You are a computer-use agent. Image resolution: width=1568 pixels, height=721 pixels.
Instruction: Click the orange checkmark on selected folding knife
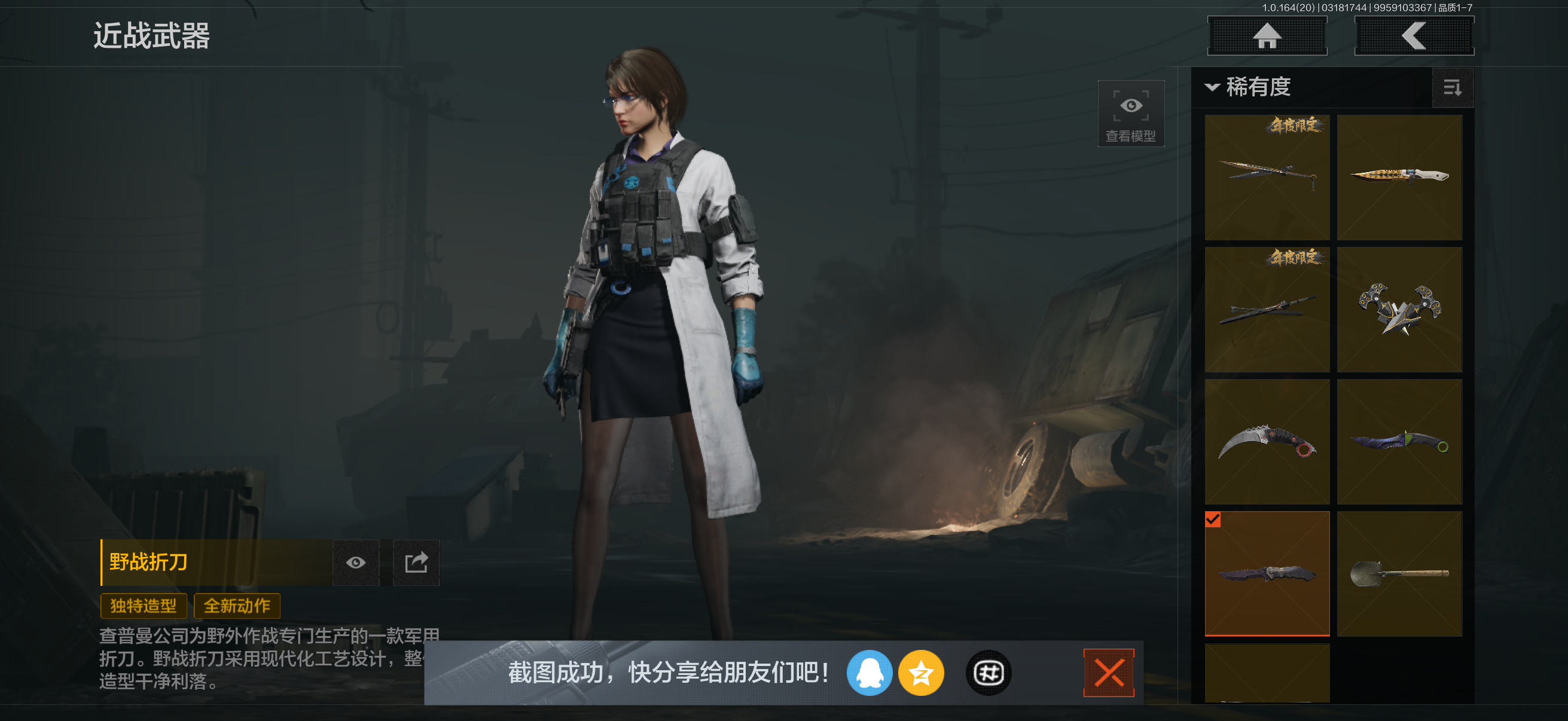click(1213, 520)
